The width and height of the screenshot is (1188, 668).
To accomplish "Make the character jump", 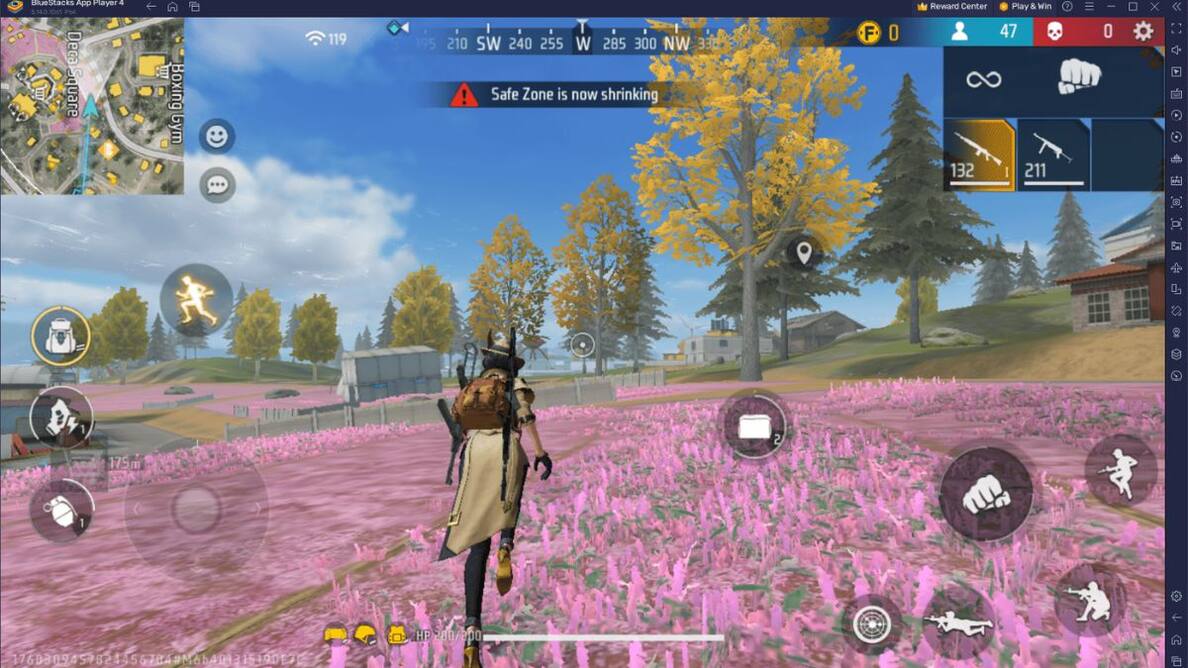I will [1120, 470].
